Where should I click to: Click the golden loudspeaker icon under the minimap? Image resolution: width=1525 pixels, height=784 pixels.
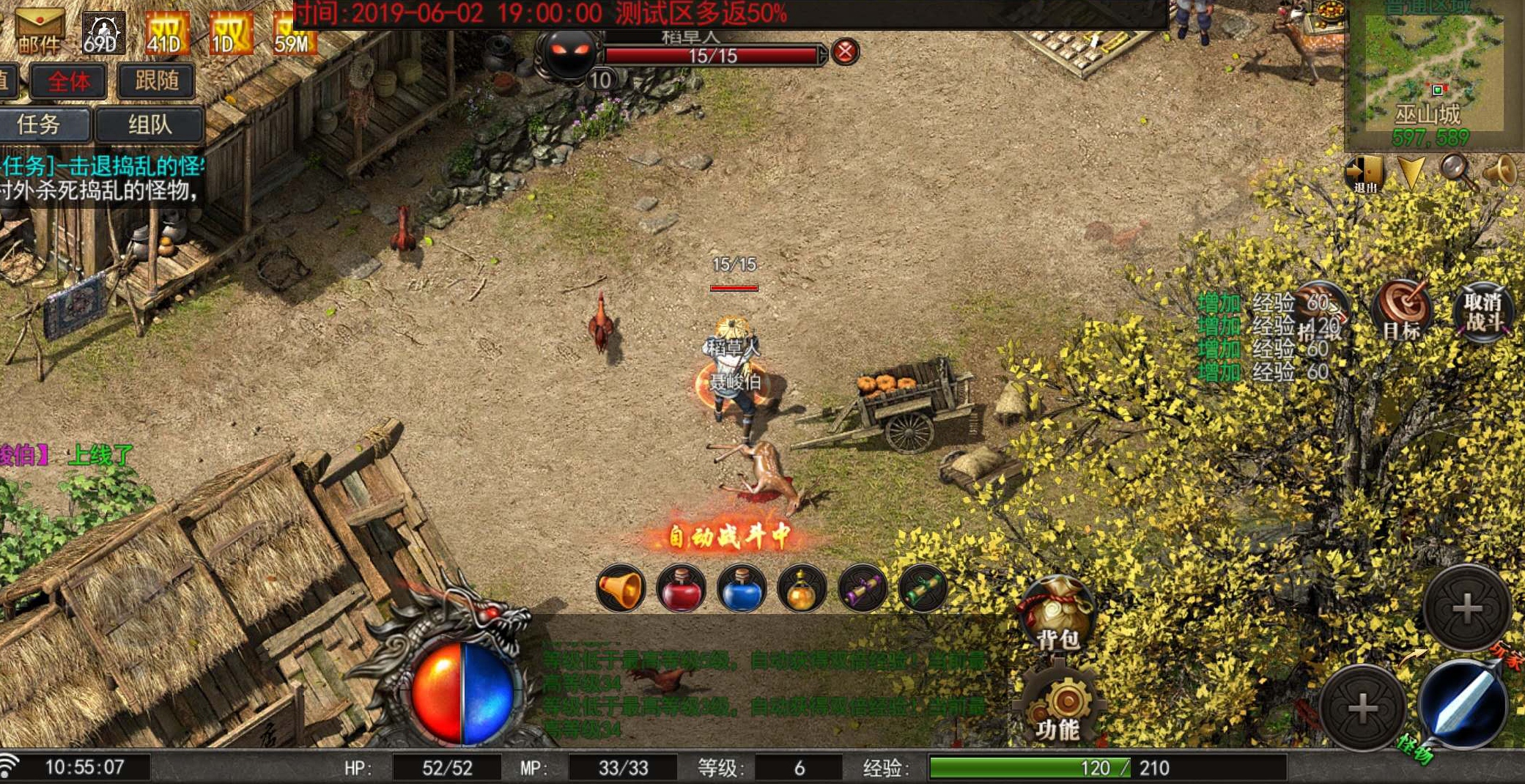pos(1499,171)
